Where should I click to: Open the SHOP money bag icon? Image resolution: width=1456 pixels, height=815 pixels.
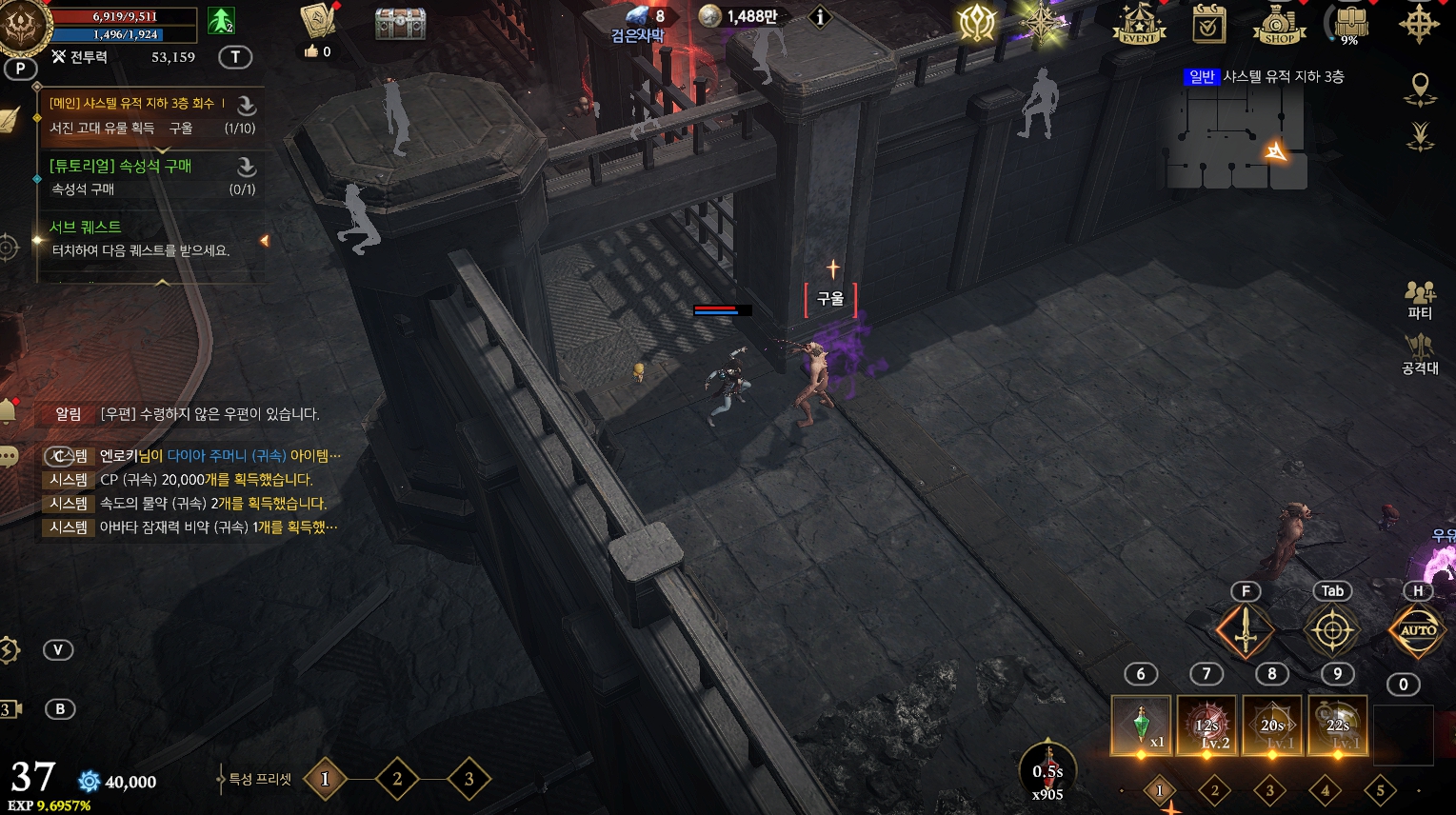pyautogui.click(x=1279, y=24)
